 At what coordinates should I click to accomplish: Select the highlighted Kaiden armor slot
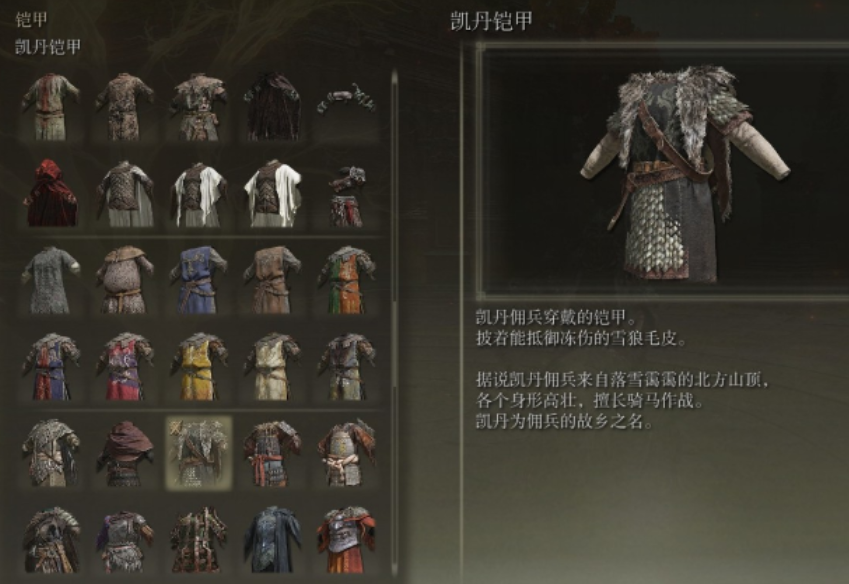coord(198,452)
